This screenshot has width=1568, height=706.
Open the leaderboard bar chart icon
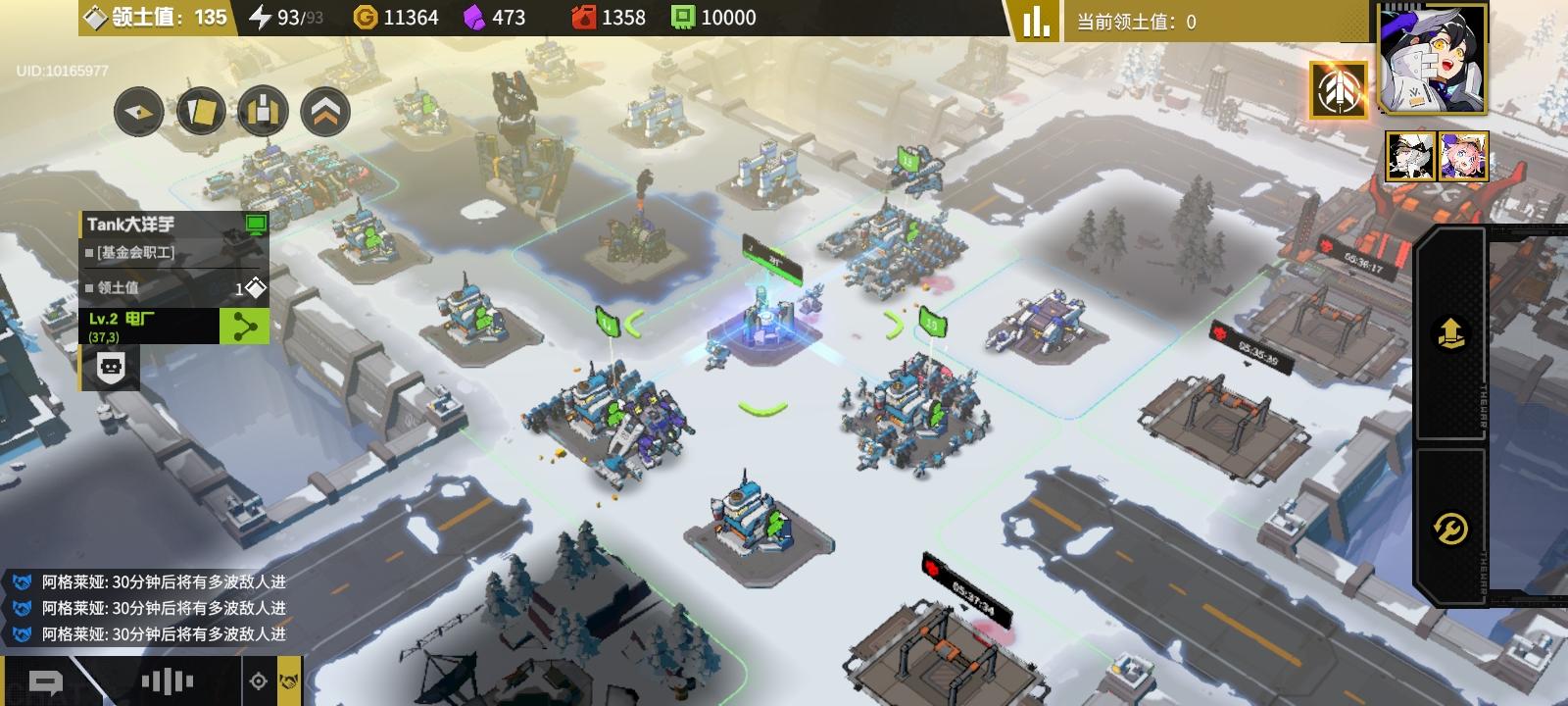1035,20
